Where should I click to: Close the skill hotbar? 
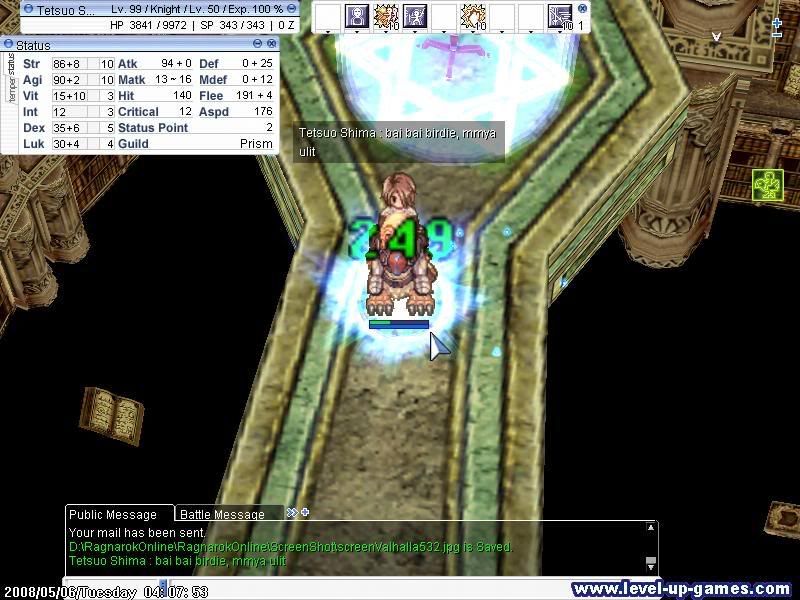click(x=583, y=7)
